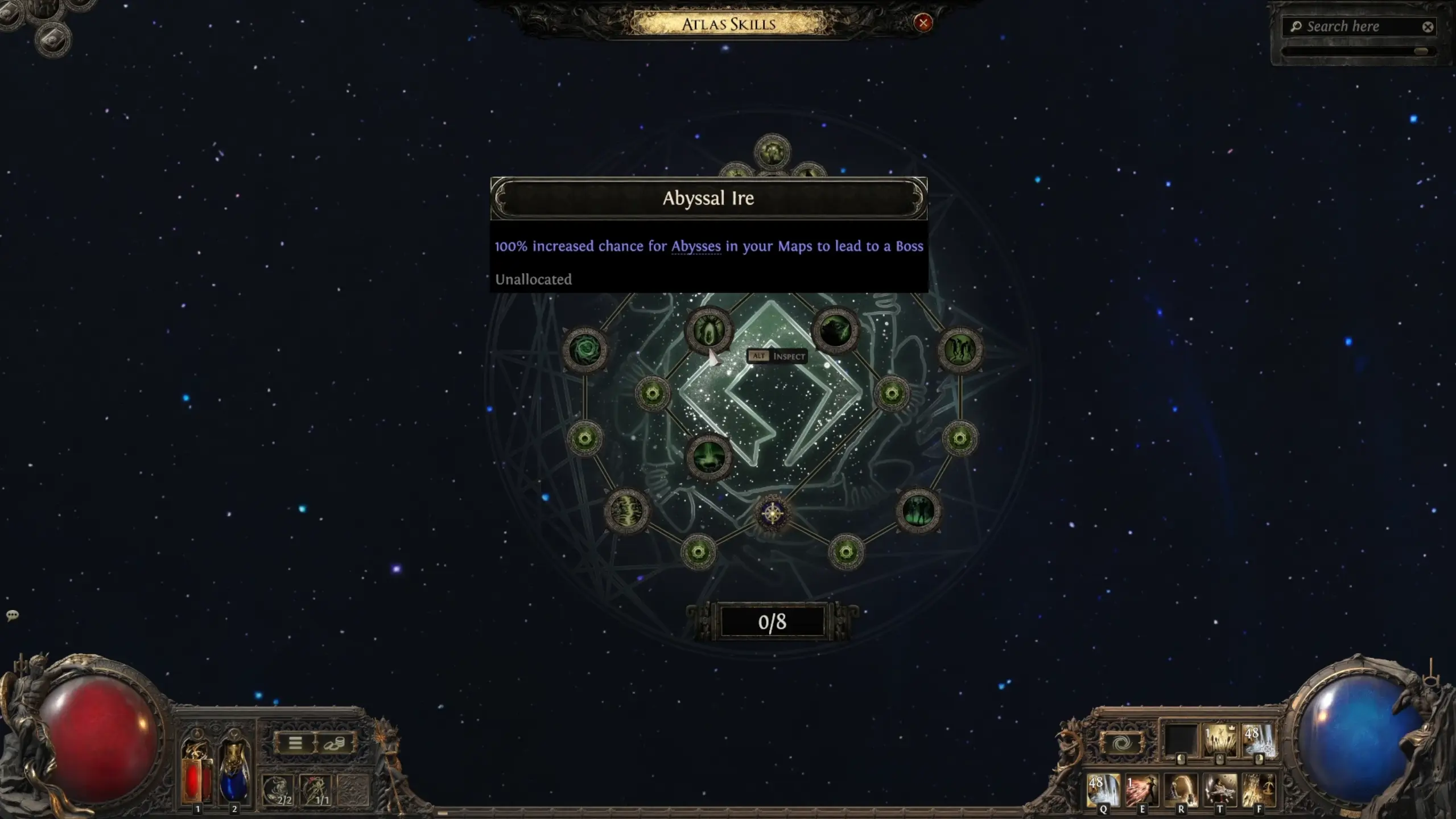The height and width of the screenshot is (819, 1456).
Task: Pick the green light-beam notable node
Action: coord(708,456)
